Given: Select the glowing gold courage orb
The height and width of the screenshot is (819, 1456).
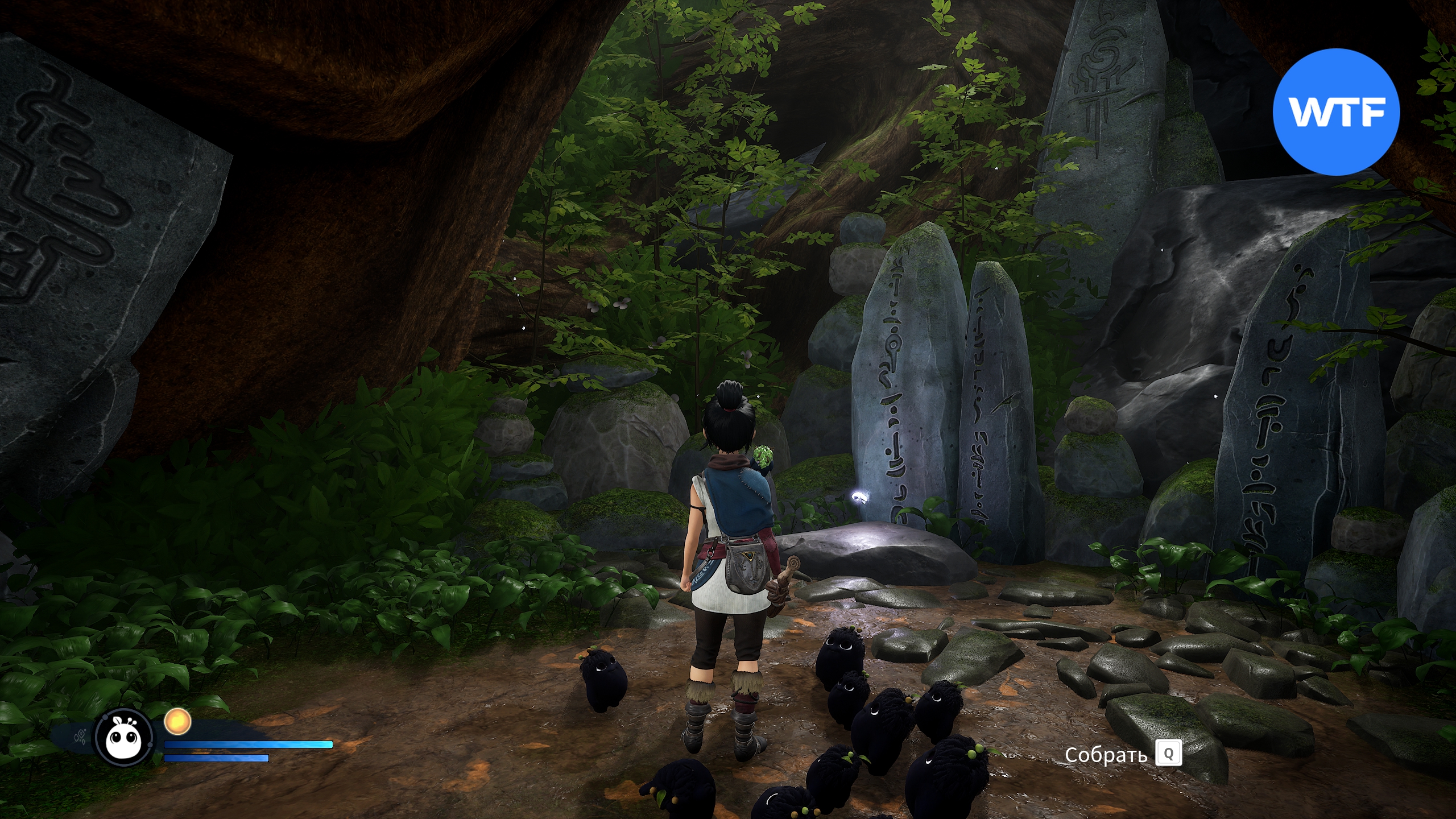Looking at the screenshot, I should [x=177, y=722].
